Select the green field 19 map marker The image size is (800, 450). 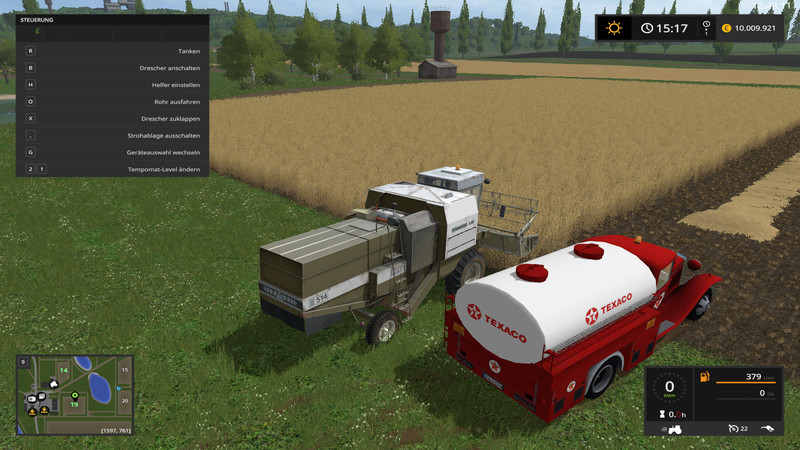click(x=74, y=403)
